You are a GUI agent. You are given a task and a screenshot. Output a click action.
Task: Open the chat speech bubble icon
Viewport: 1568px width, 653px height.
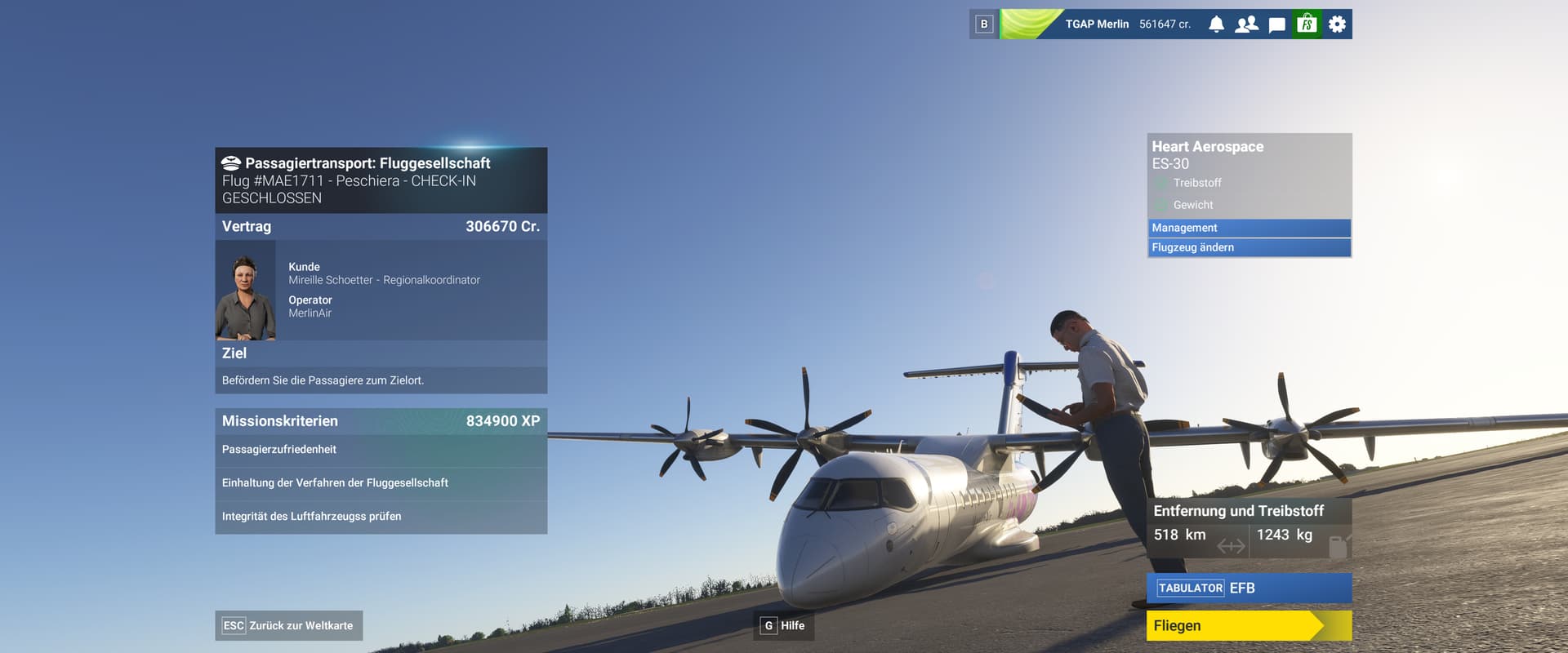coord(1276,24)
